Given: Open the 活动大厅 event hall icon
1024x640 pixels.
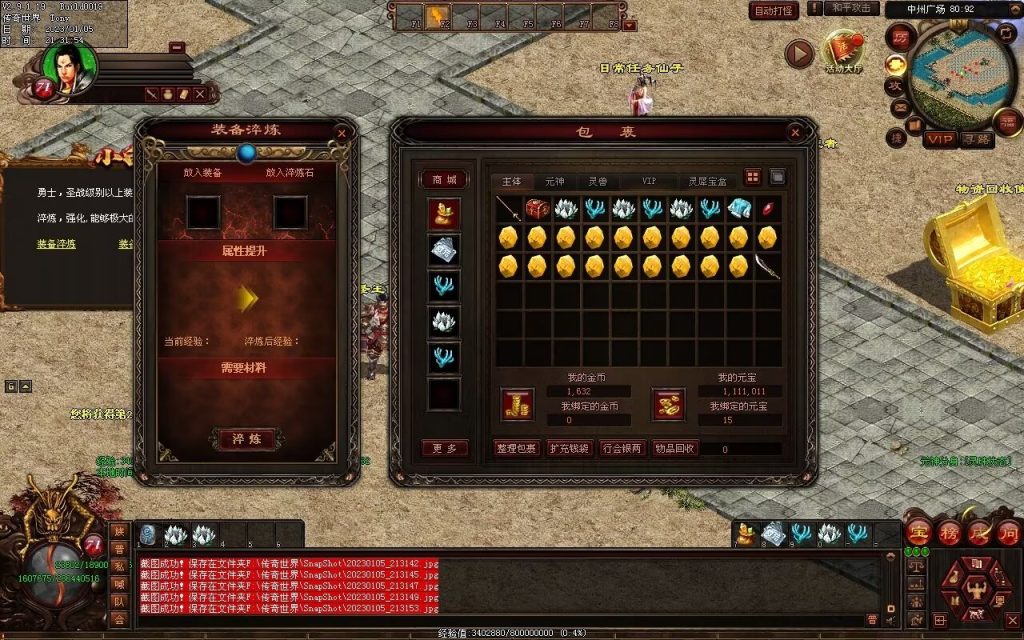Looking at the screenshot, I should (x=843, y=51).
